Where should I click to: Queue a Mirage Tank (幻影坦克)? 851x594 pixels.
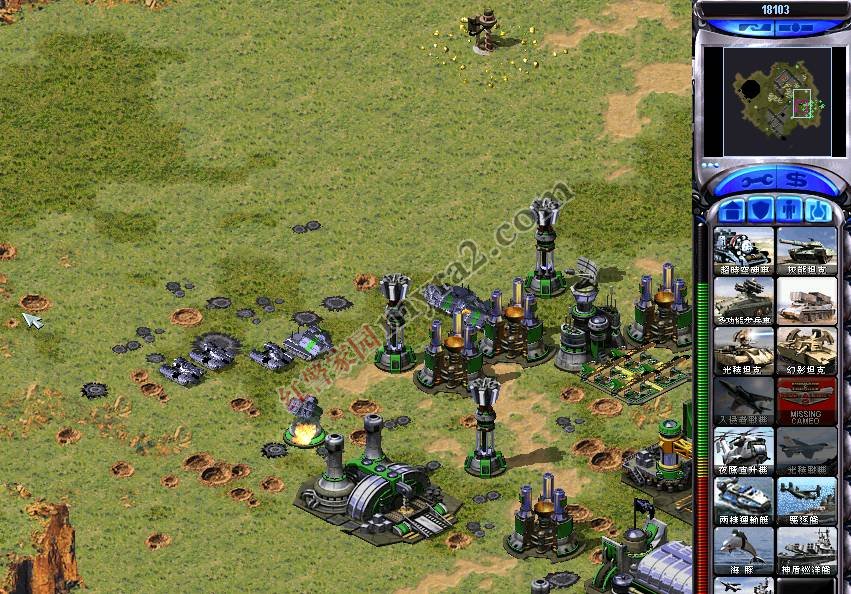[806, 351]
